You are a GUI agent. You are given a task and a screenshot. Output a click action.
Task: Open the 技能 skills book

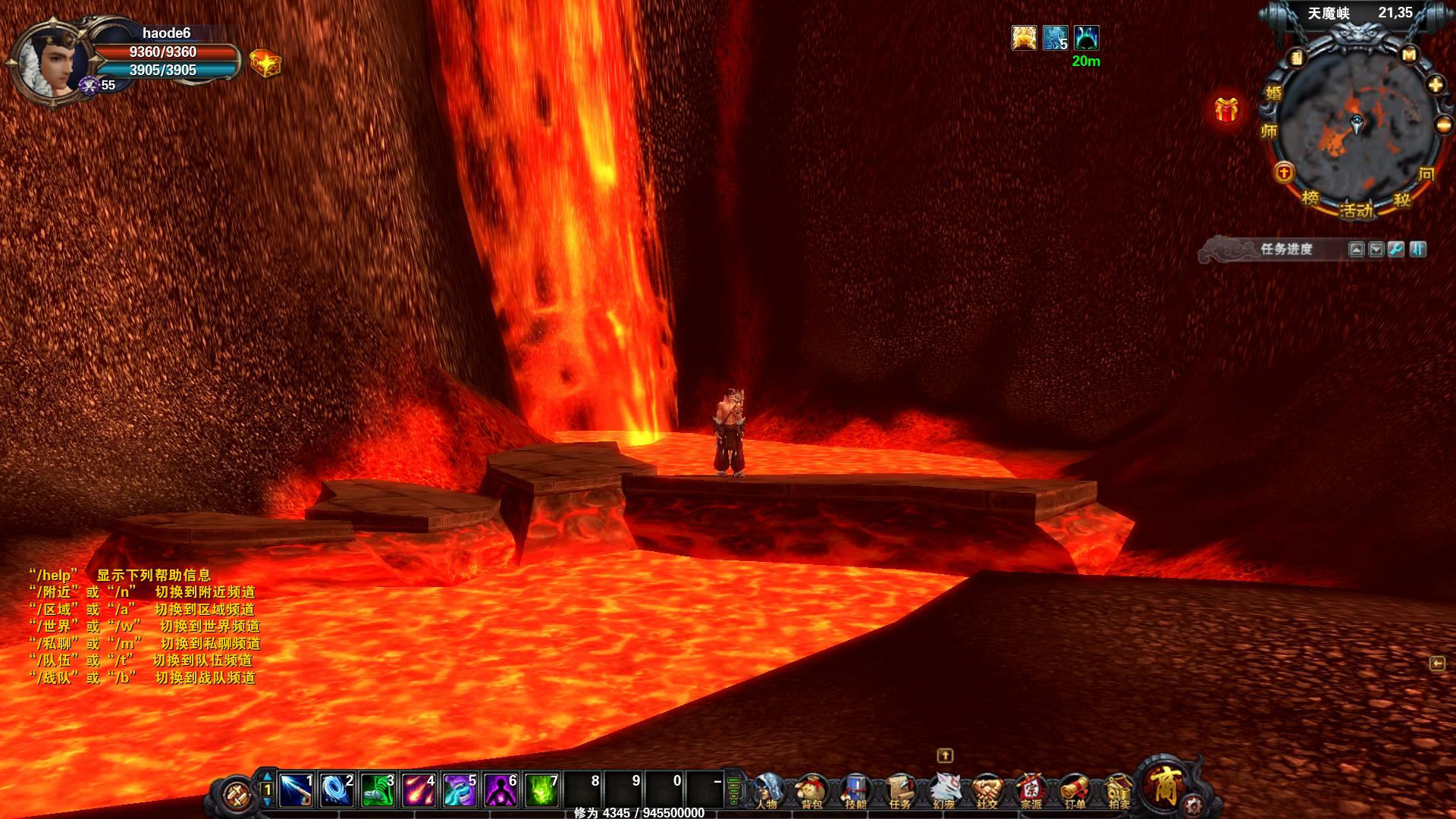click(855, 791)
